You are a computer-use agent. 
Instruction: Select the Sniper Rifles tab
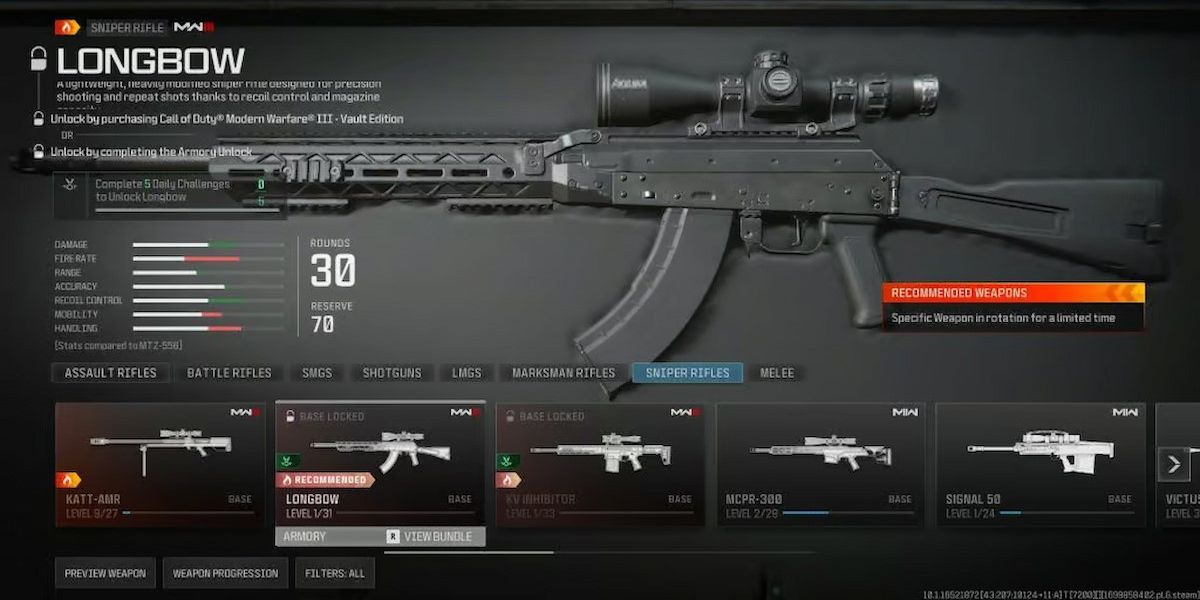pyautogui.click(x=687, y=373)
